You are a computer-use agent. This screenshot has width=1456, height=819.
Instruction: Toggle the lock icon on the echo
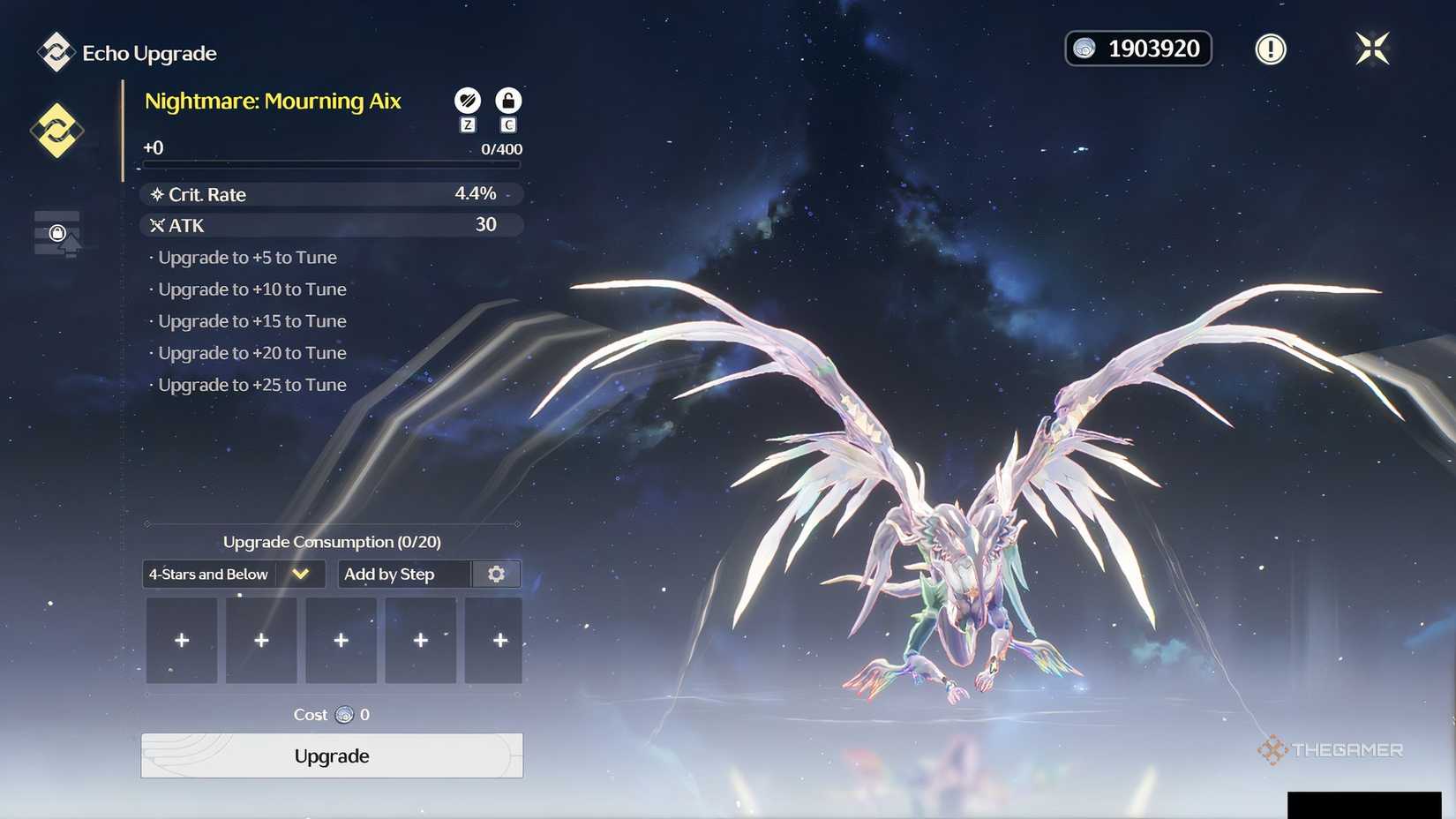tap(508, 101)
